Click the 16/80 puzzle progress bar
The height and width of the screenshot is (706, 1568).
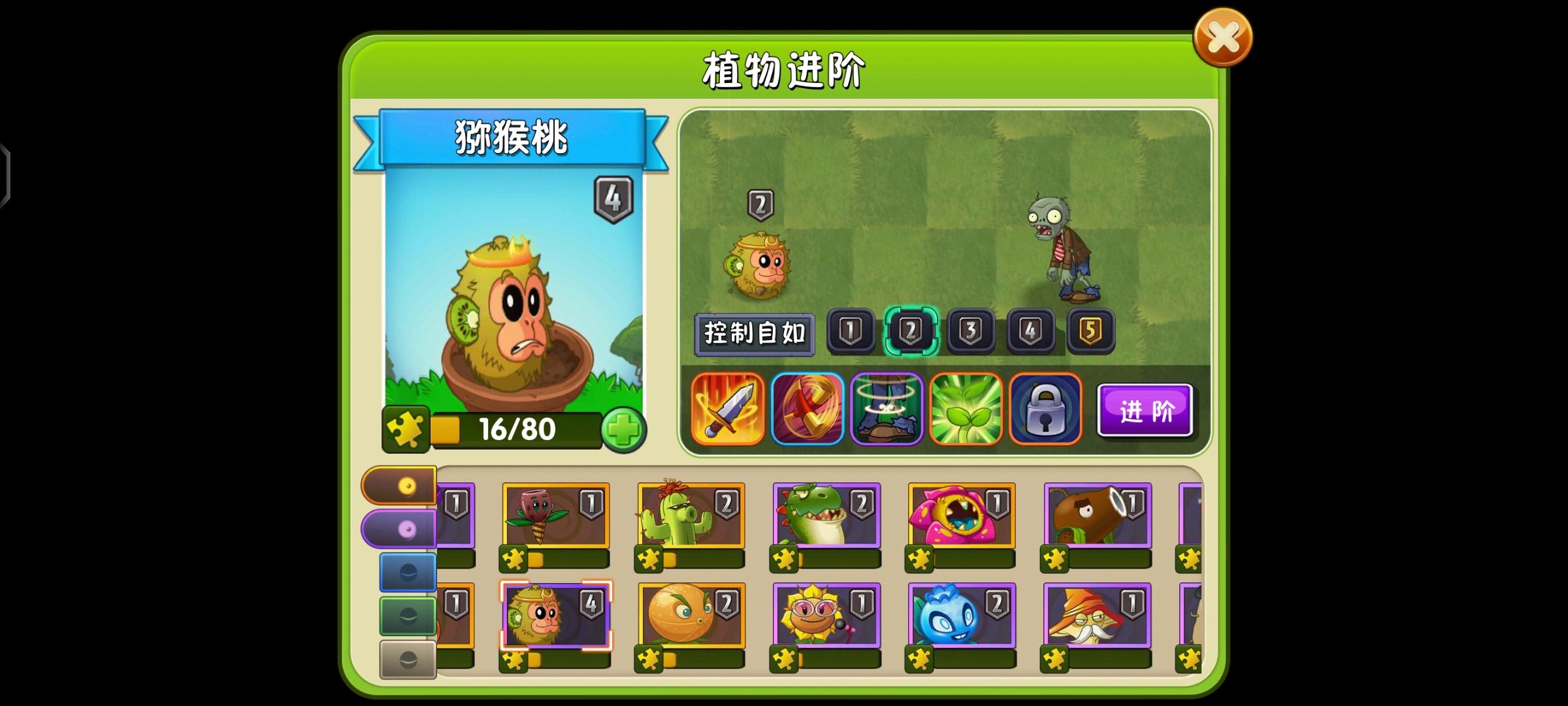click(516, 429)
